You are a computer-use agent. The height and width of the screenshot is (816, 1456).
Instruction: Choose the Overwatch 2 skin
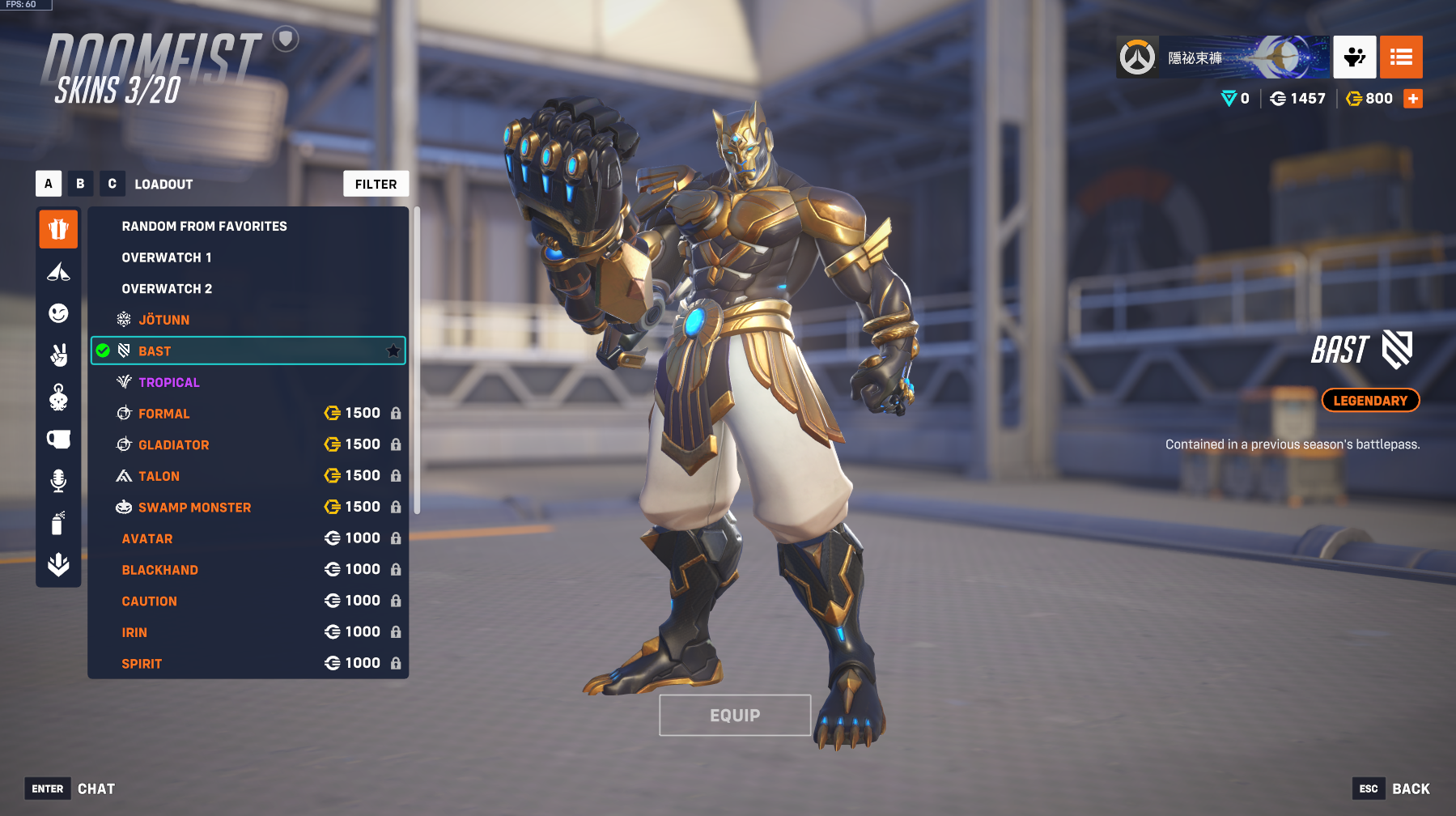pos(167,289)
